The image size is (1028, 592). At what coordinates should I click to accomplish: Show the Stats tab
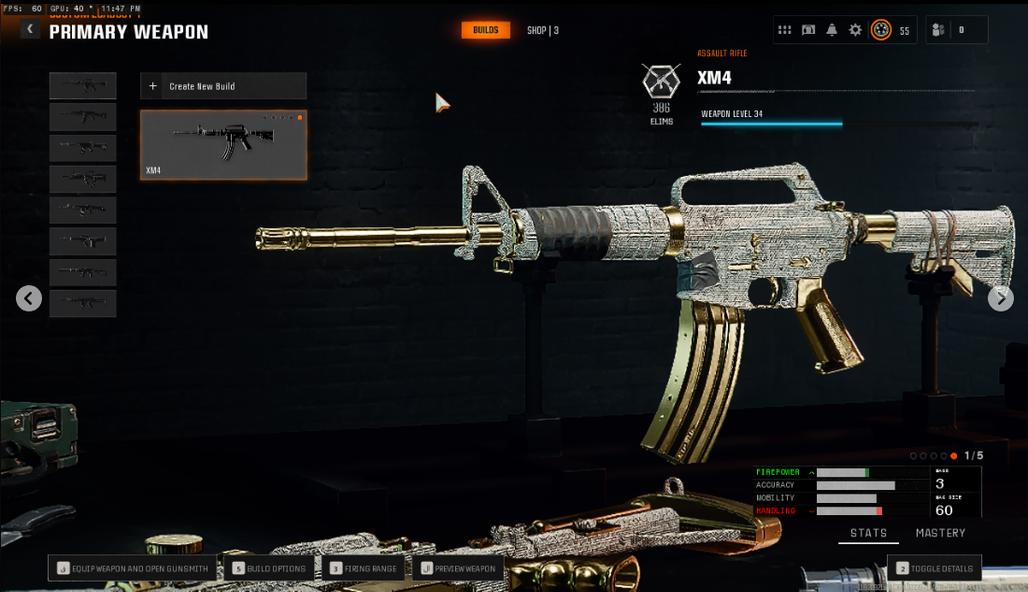(868, 533)
